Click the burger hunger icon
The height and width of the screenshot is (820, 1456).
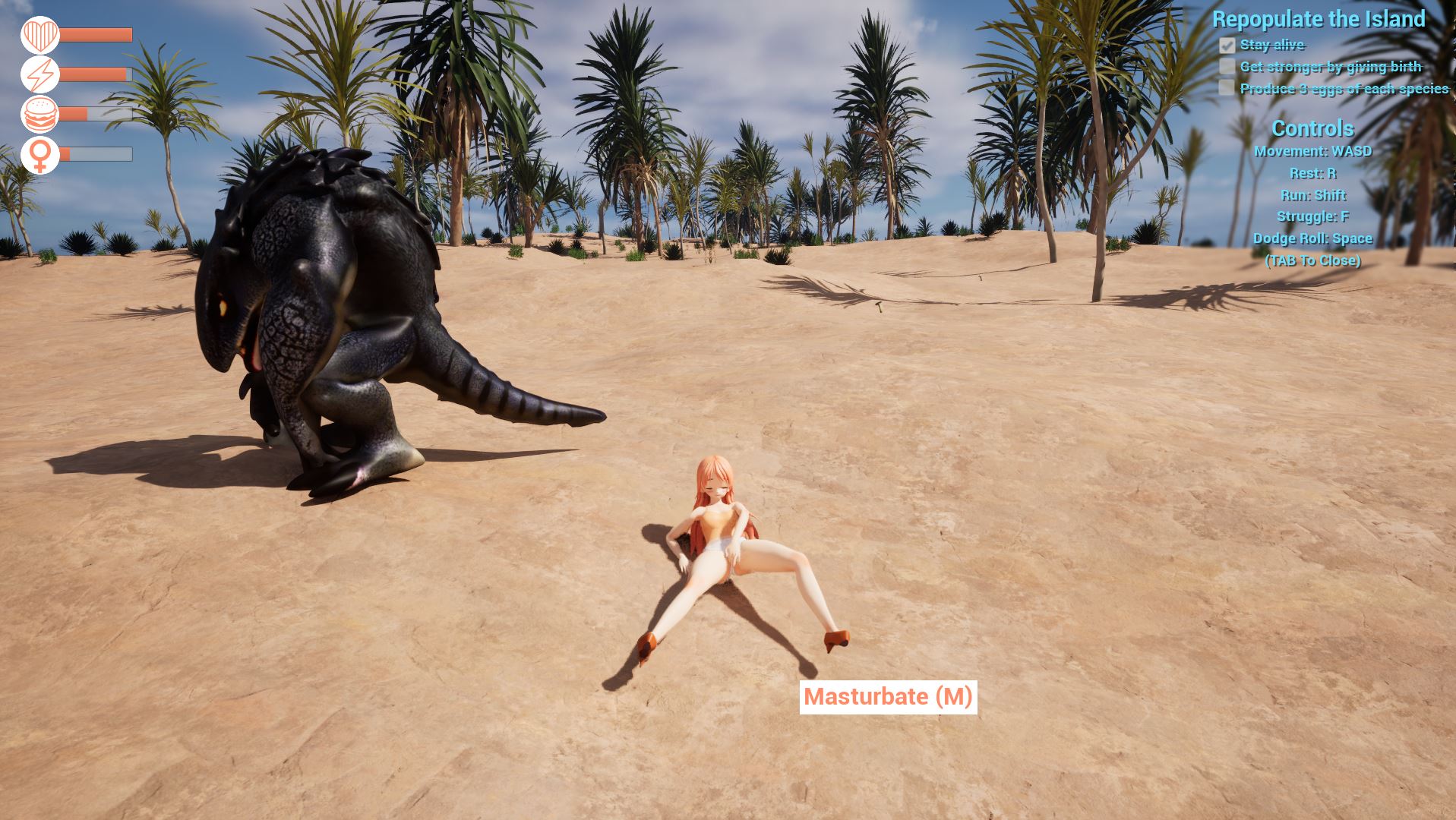pyautogui.click(x=39, y=115)
